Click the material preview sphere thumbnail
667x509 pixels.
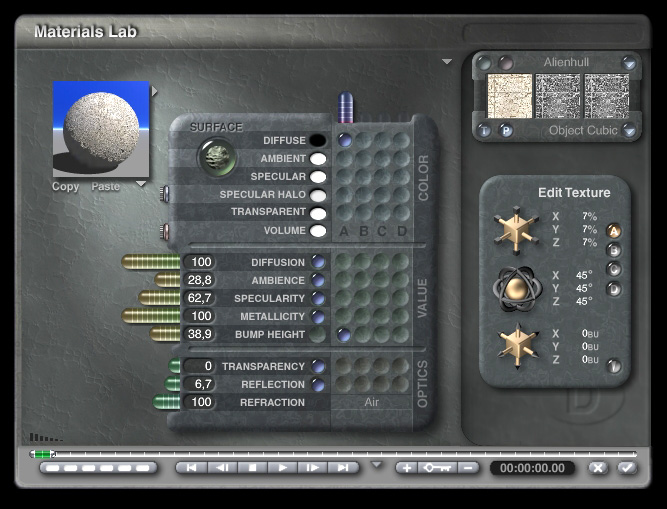click(x=100, y=130)
